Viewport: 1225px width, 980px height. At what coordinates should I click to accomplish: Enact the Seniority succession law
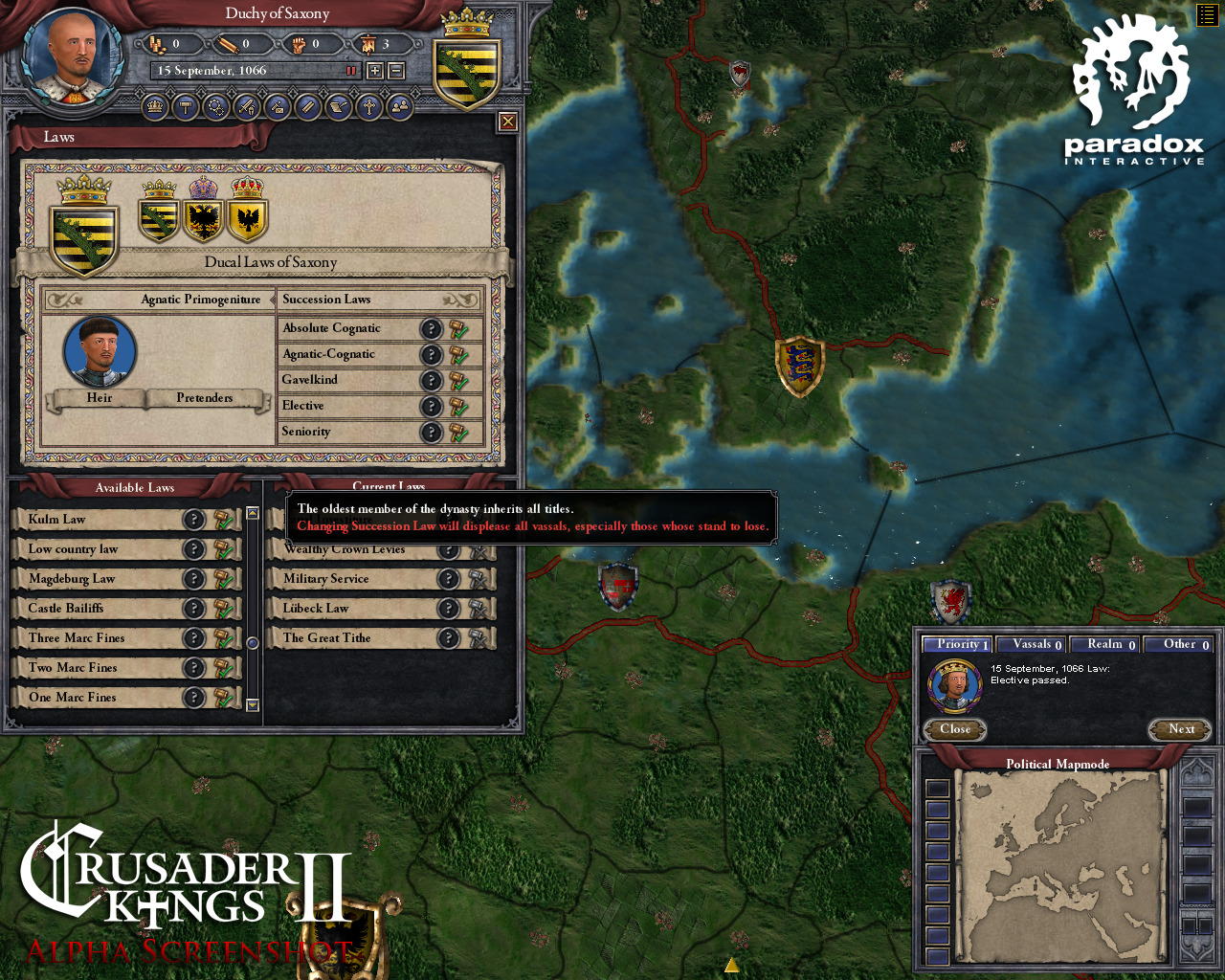[x=459, y=433]
